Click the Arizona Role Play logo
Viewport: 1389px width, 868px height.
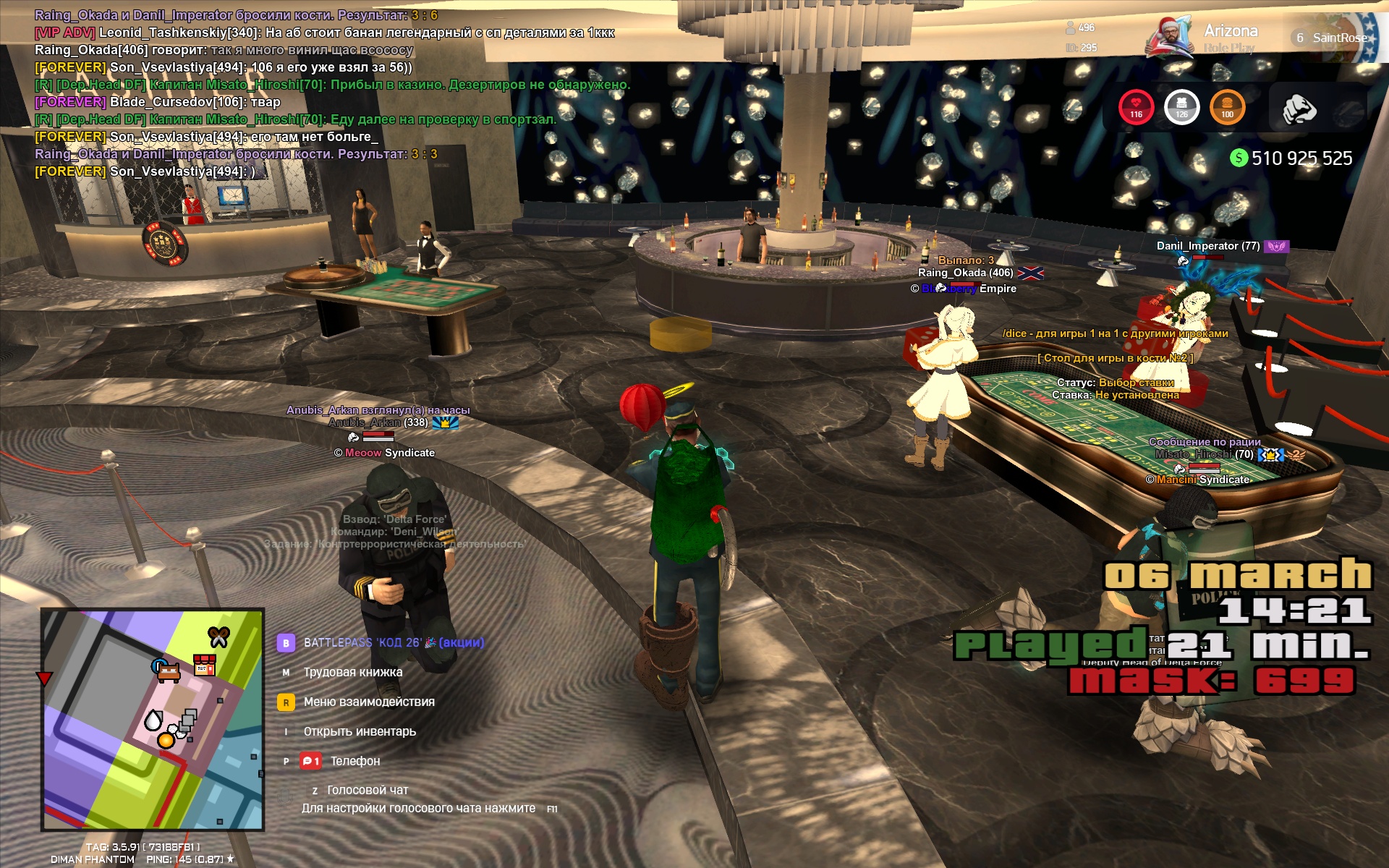click(x=1202, y=38)
